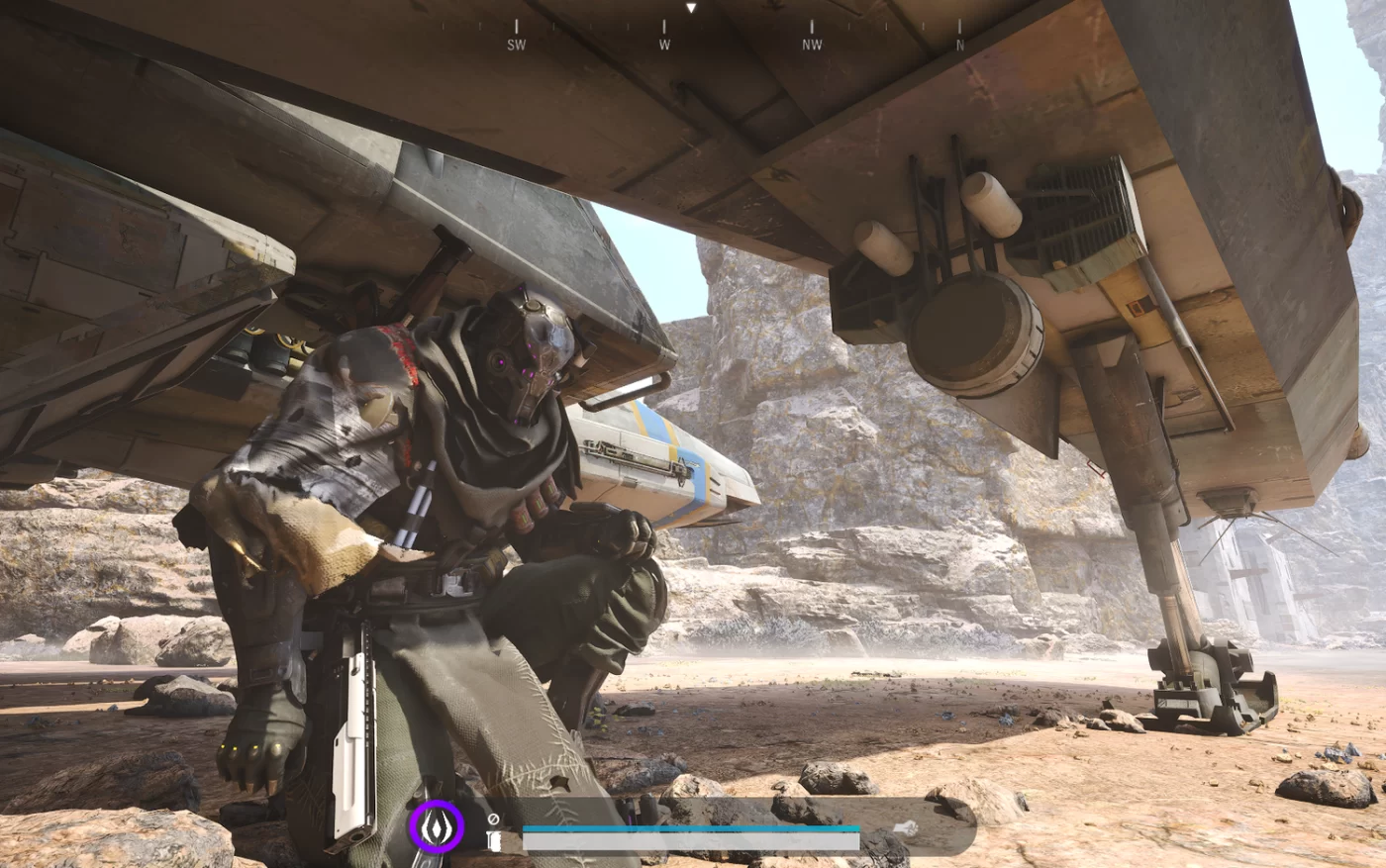
Task: Click the purple-ringed class emblem icon
Action: pos(437,827)
